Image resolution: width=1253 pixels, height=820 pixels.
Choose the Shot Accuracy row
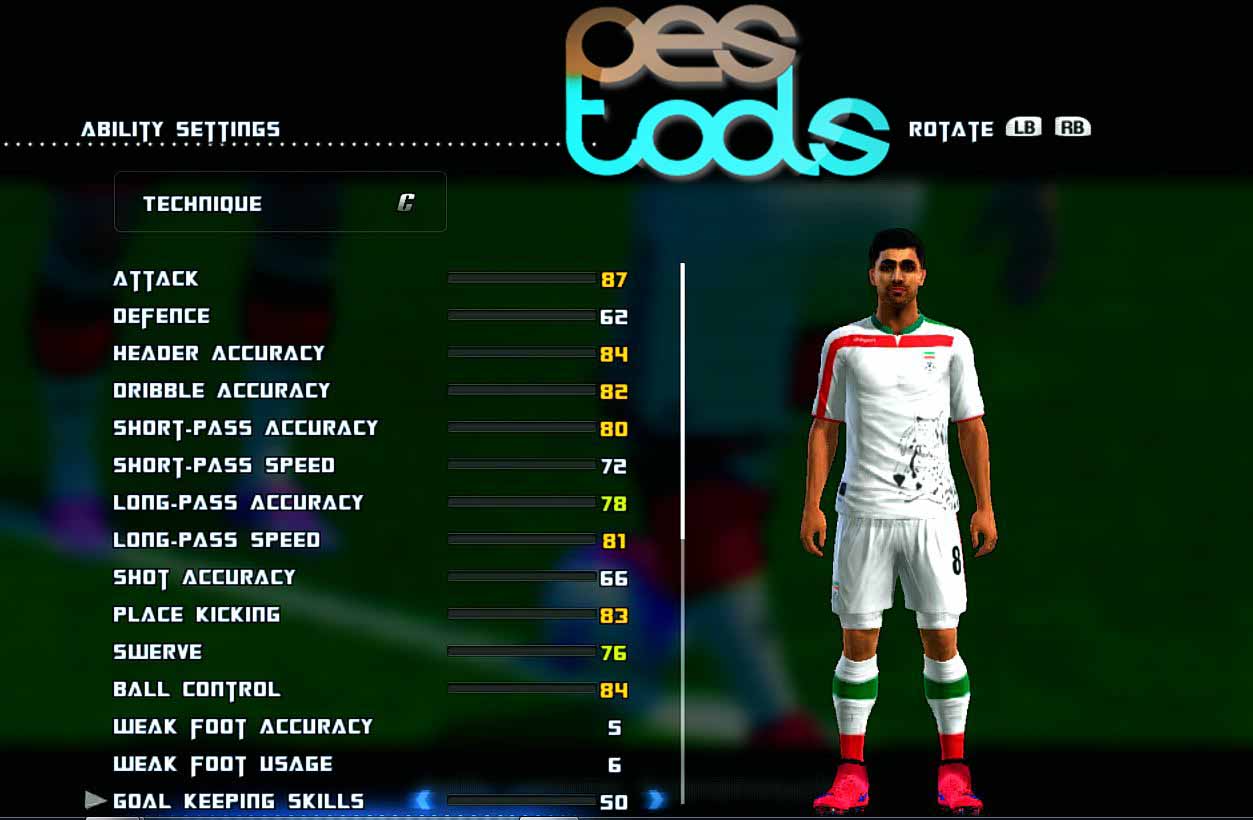[204, 577]
